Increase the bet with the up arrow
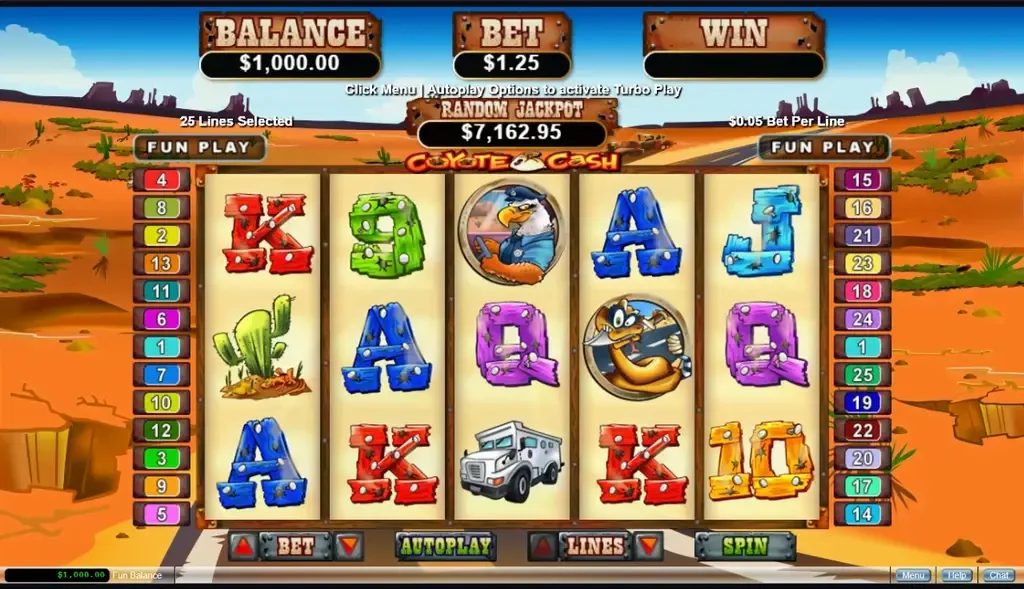 click(242, 546)
